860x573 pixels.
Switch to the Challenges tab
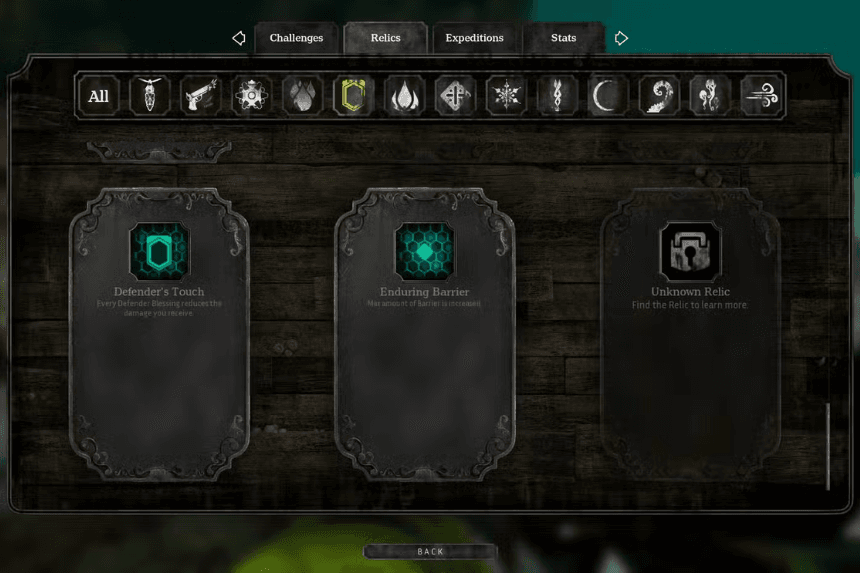point(296,38)
